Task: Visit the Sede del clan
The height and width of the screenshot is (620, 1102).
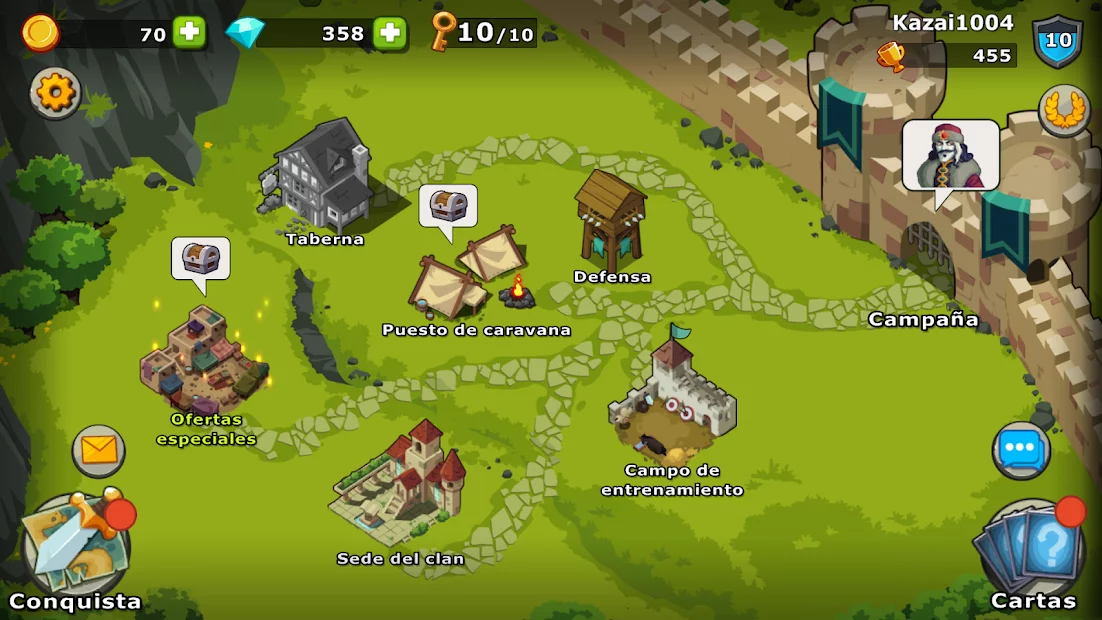Action: (x=399, y=485)
